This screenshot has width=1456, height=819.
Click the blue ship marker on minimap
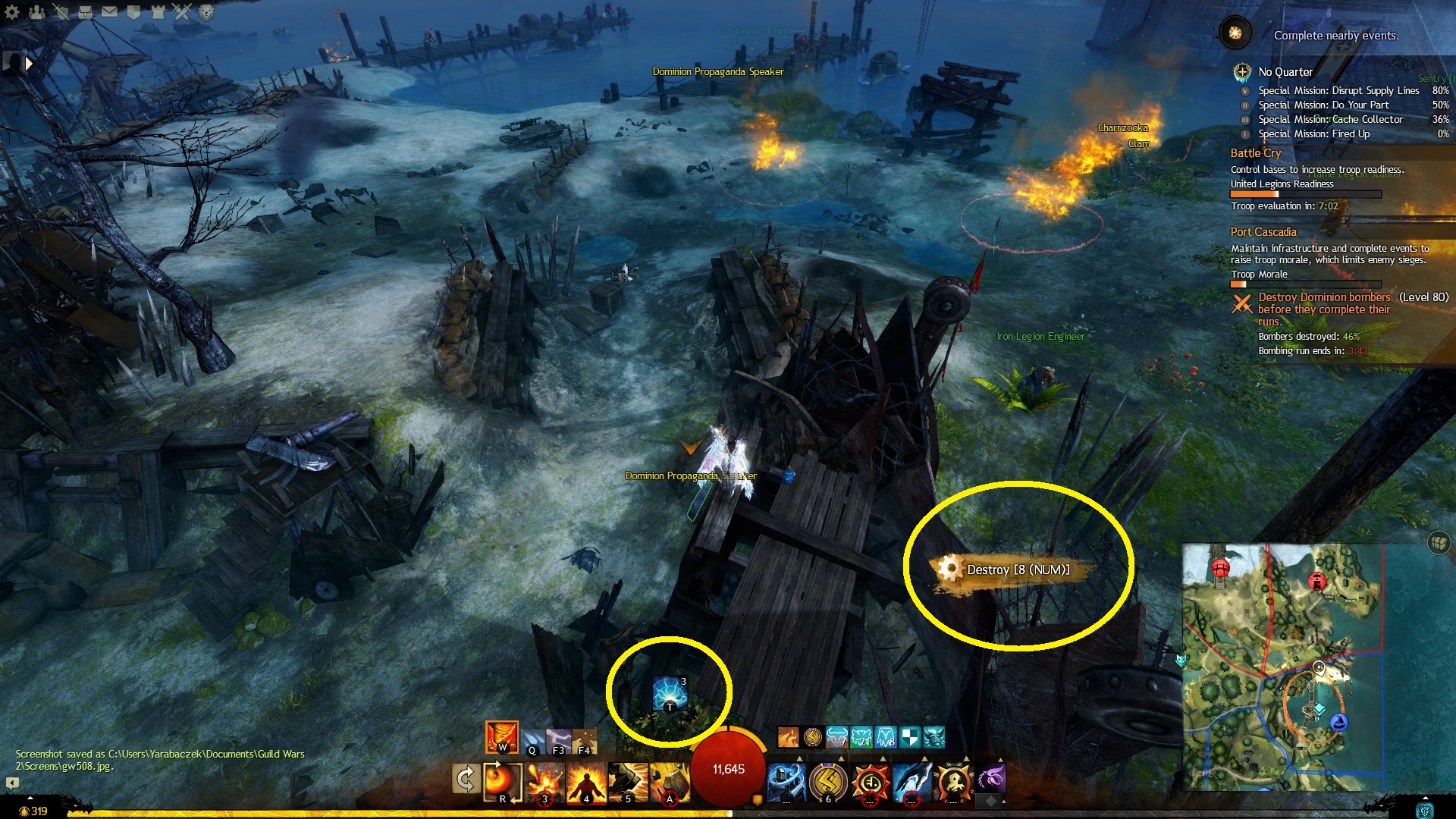[x=1339, y=722]
